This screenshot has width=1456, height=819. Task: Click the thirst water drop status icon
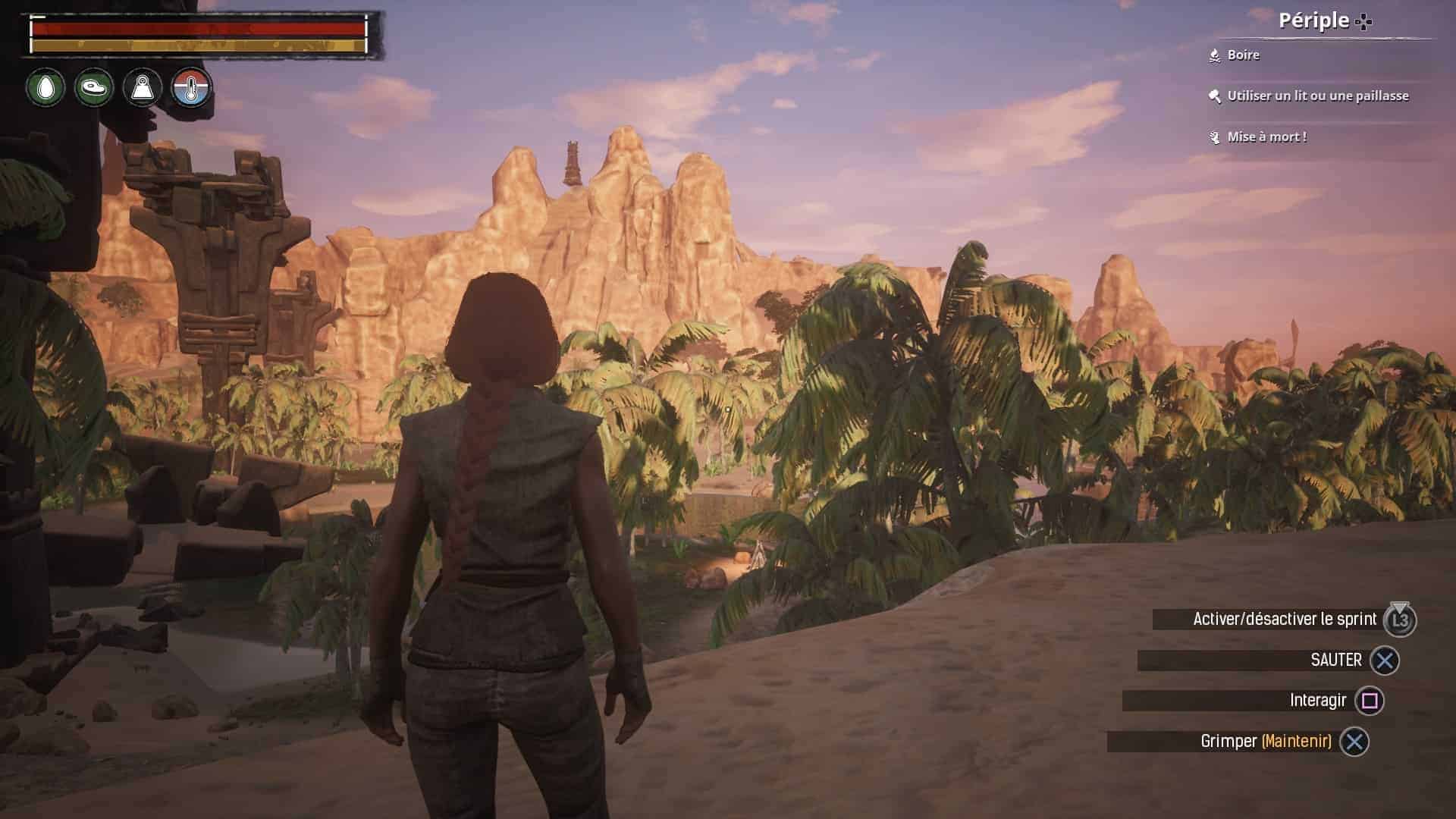click(45, 87)
